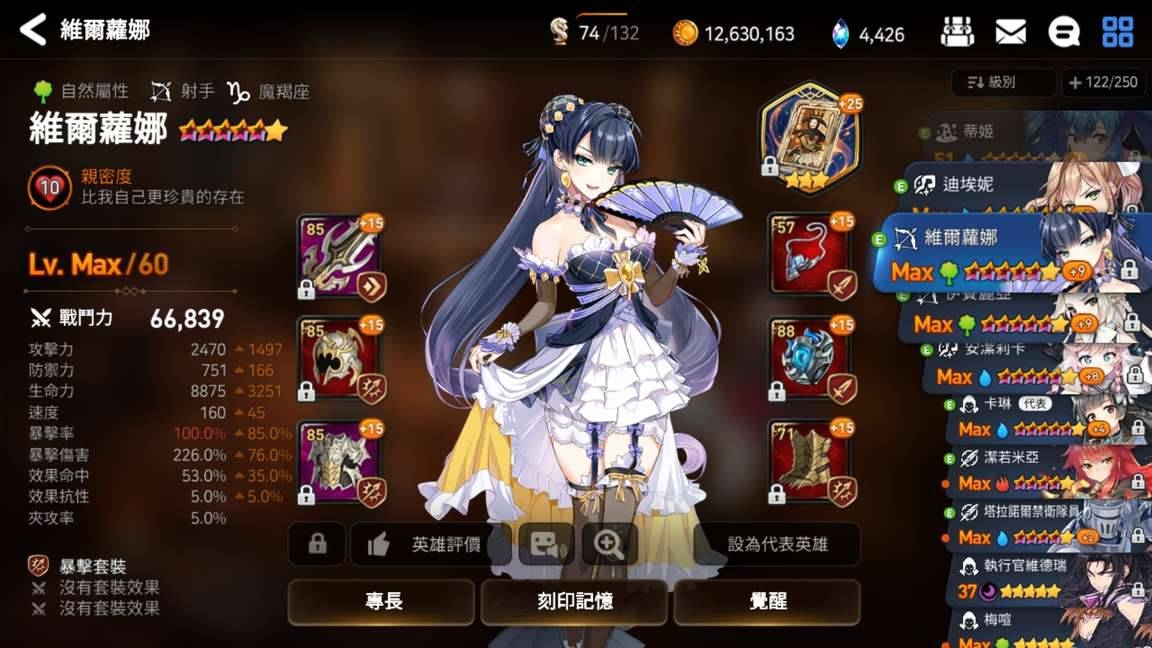
Task: Open the grid main menu
Action: click(1117, 33)
